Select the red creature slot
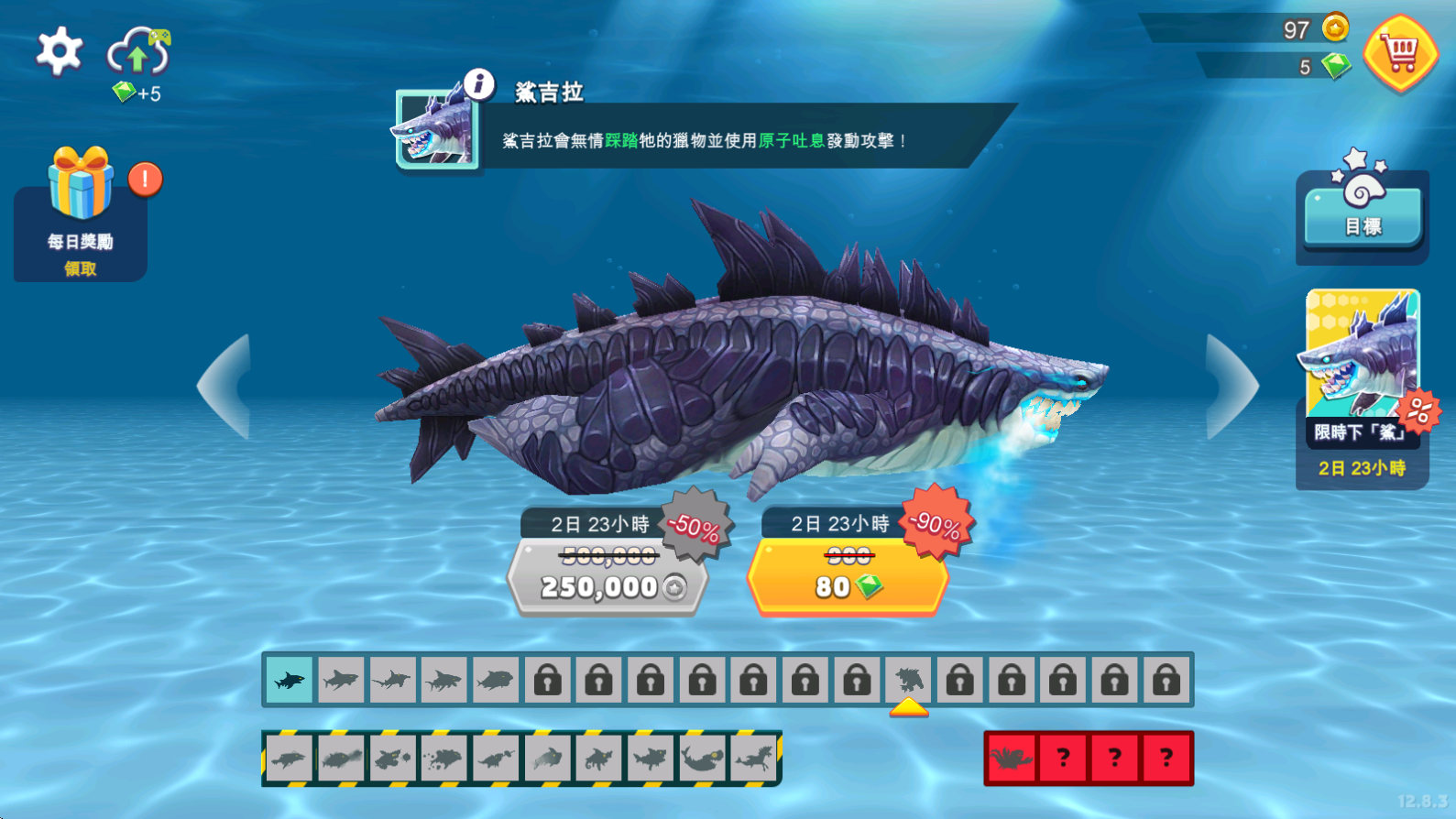Screen dimensions: 1456x819 (x=1012, y=759)
